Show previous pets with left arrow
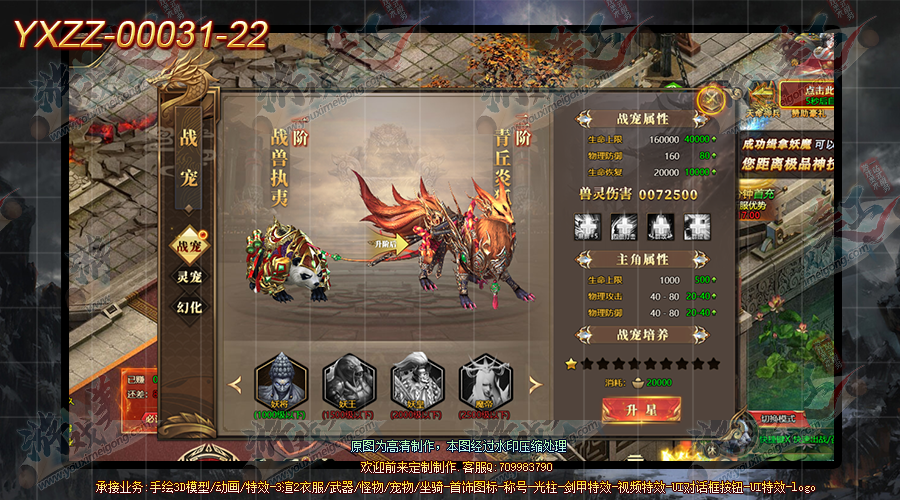 (236, 384)
